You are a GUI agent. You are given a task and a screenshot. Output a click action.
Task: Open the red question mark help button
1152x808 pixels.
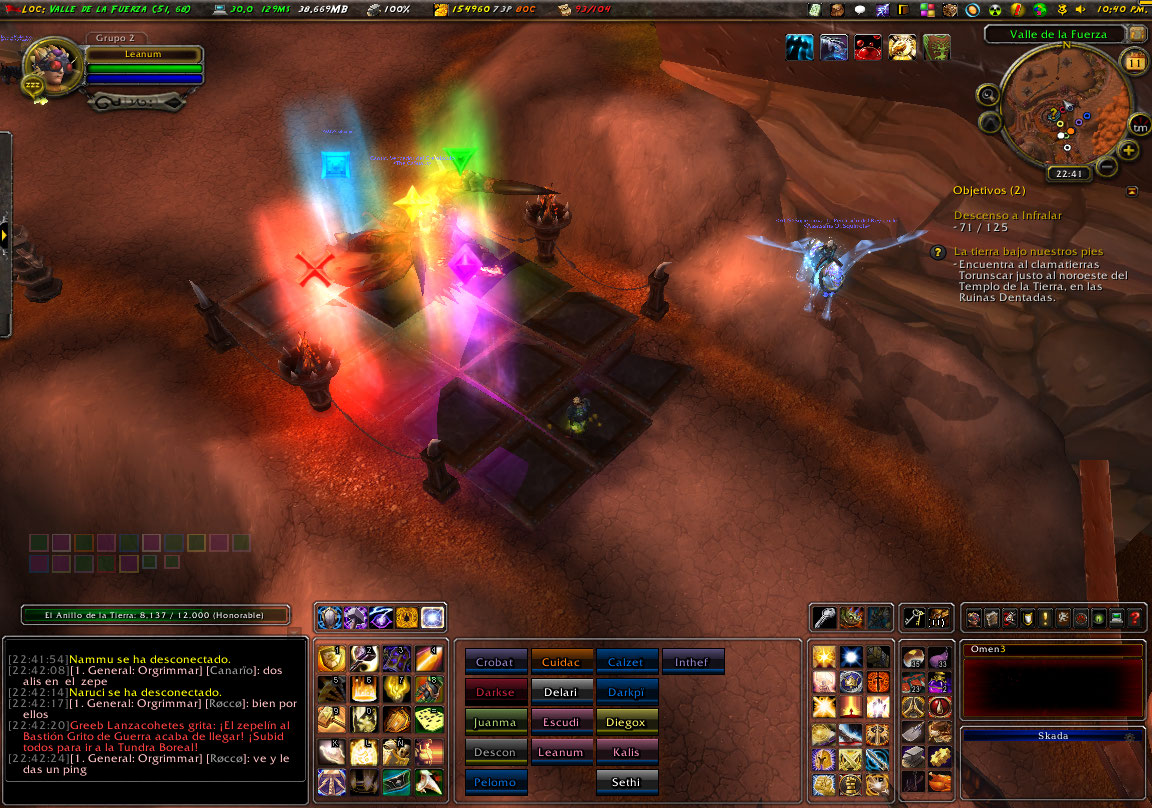(1135, 618)
